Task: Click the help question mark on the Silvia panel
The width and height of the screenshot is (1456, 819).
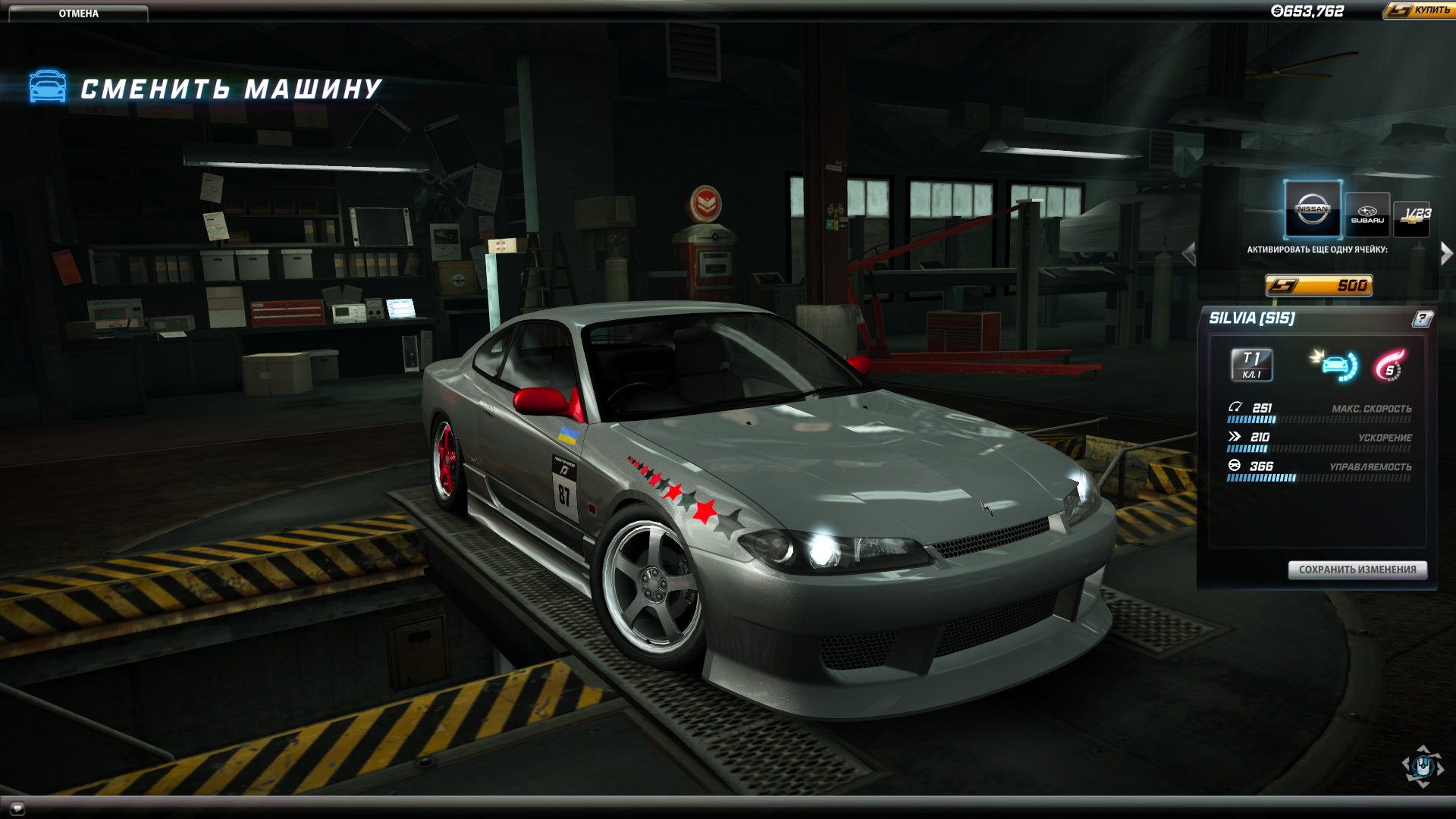Action: click(1423, 318)
